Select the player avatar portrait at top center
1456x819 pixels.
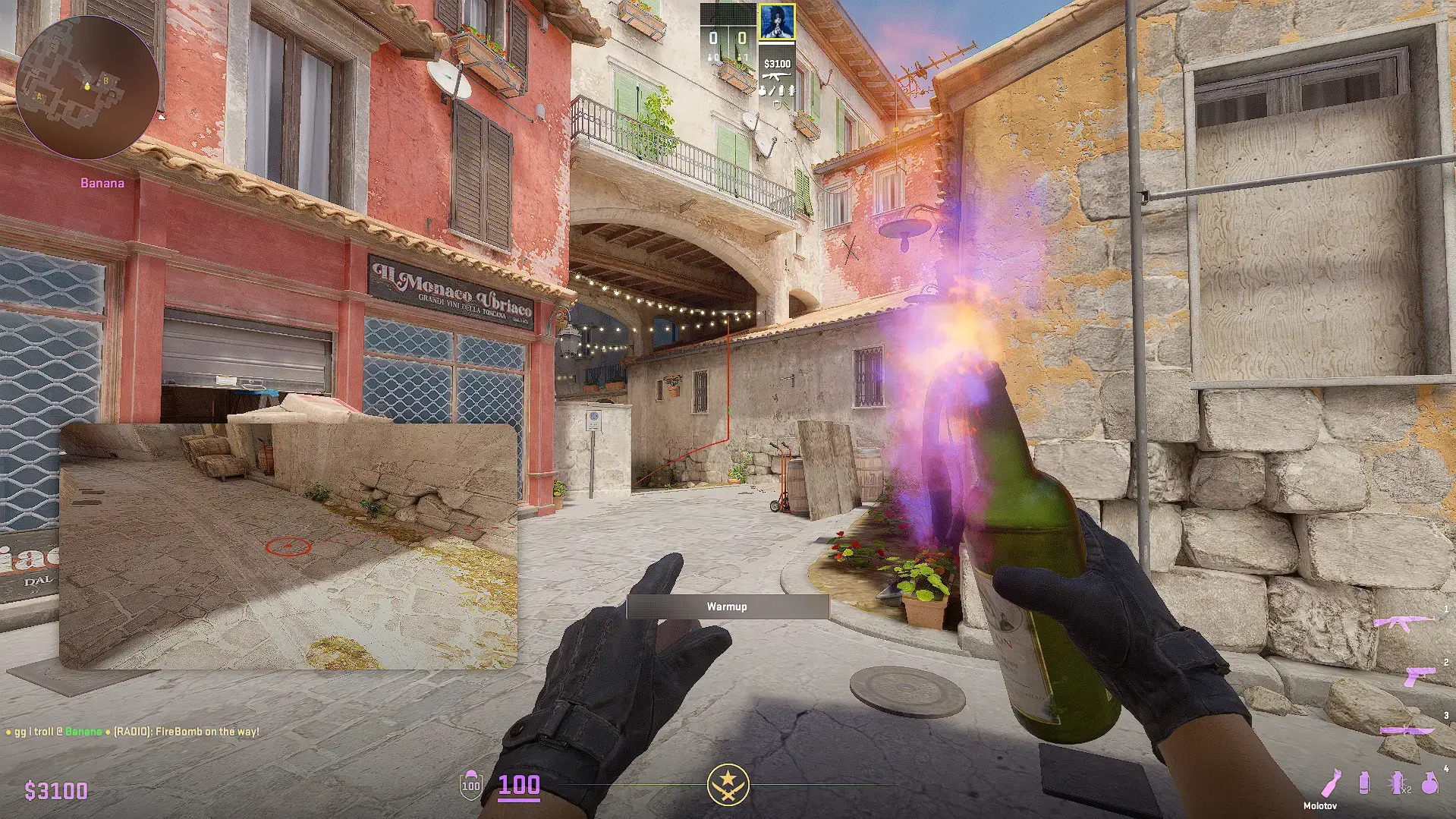(777, 21)
